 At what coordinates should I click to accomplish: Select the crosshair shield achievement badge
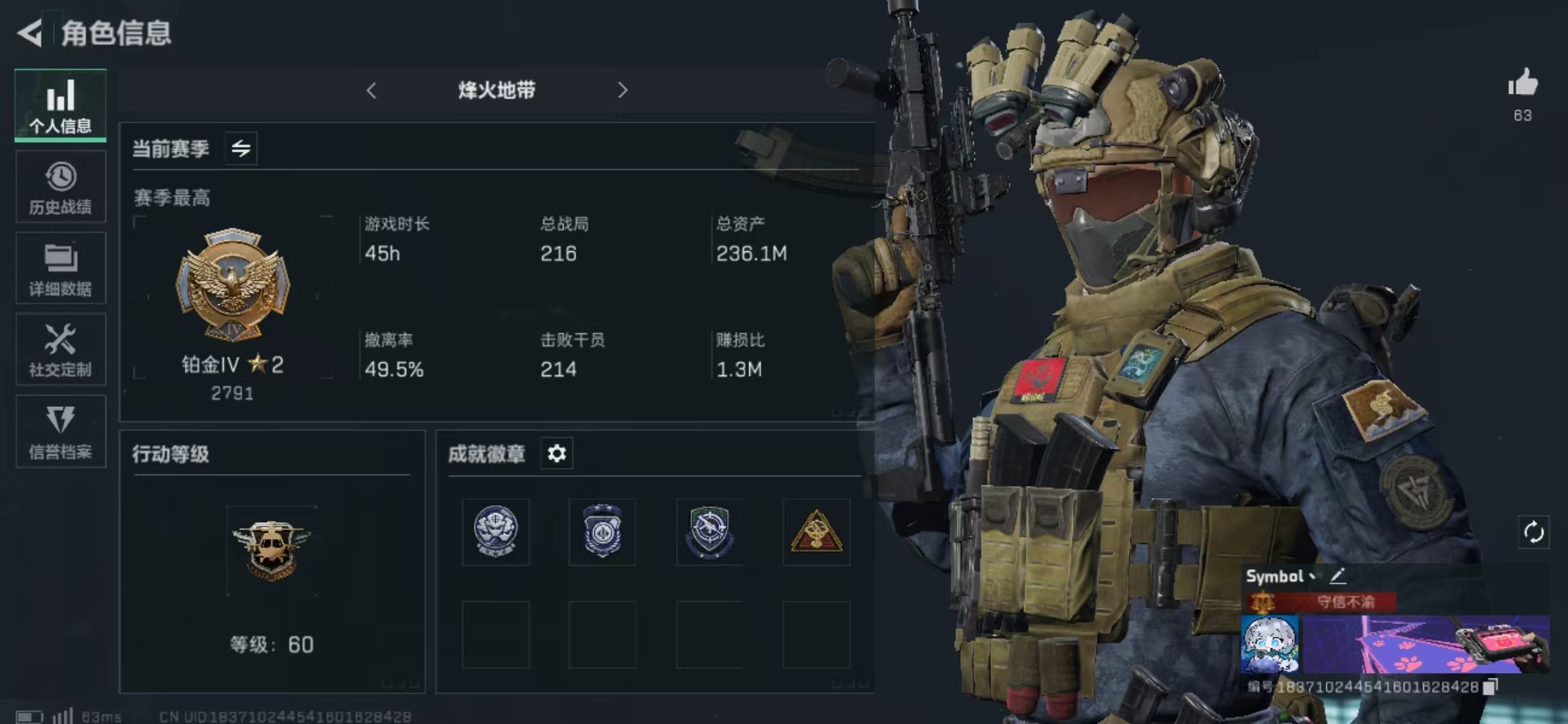coord(709,532)
